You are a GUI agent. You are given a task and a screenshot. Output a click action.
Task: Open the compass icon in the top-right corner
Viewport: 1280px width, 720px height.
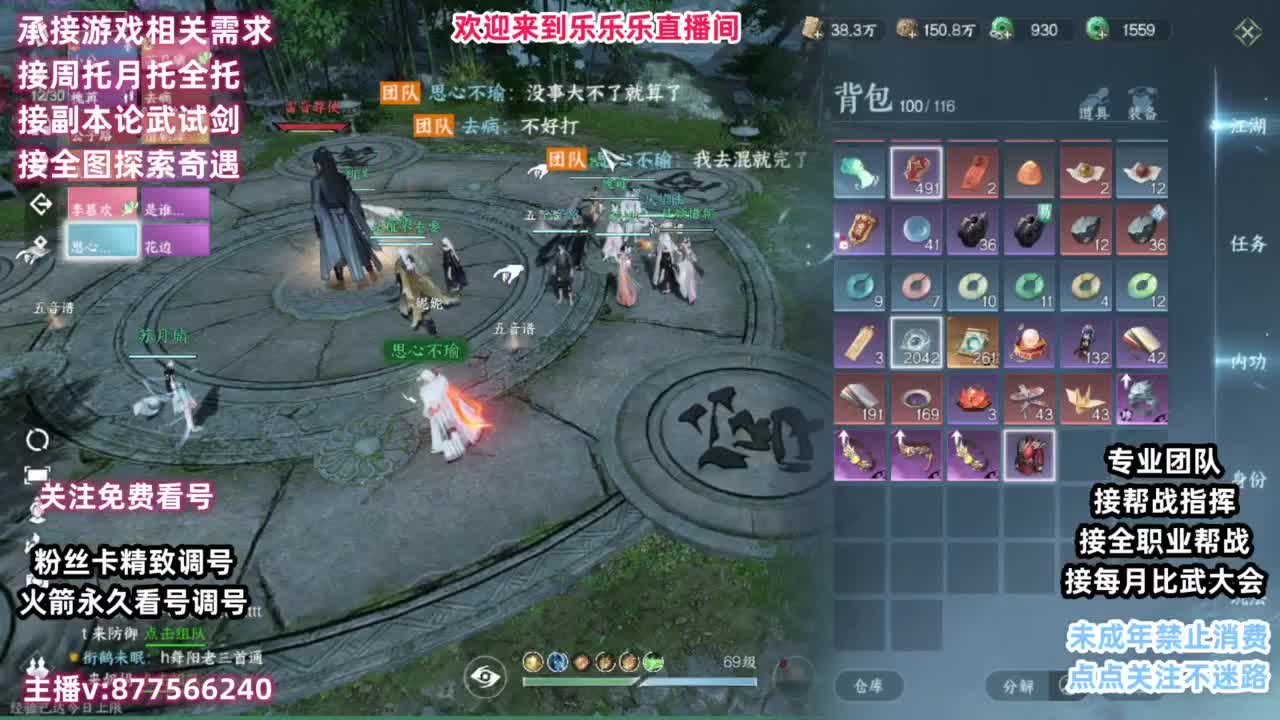1245,33
